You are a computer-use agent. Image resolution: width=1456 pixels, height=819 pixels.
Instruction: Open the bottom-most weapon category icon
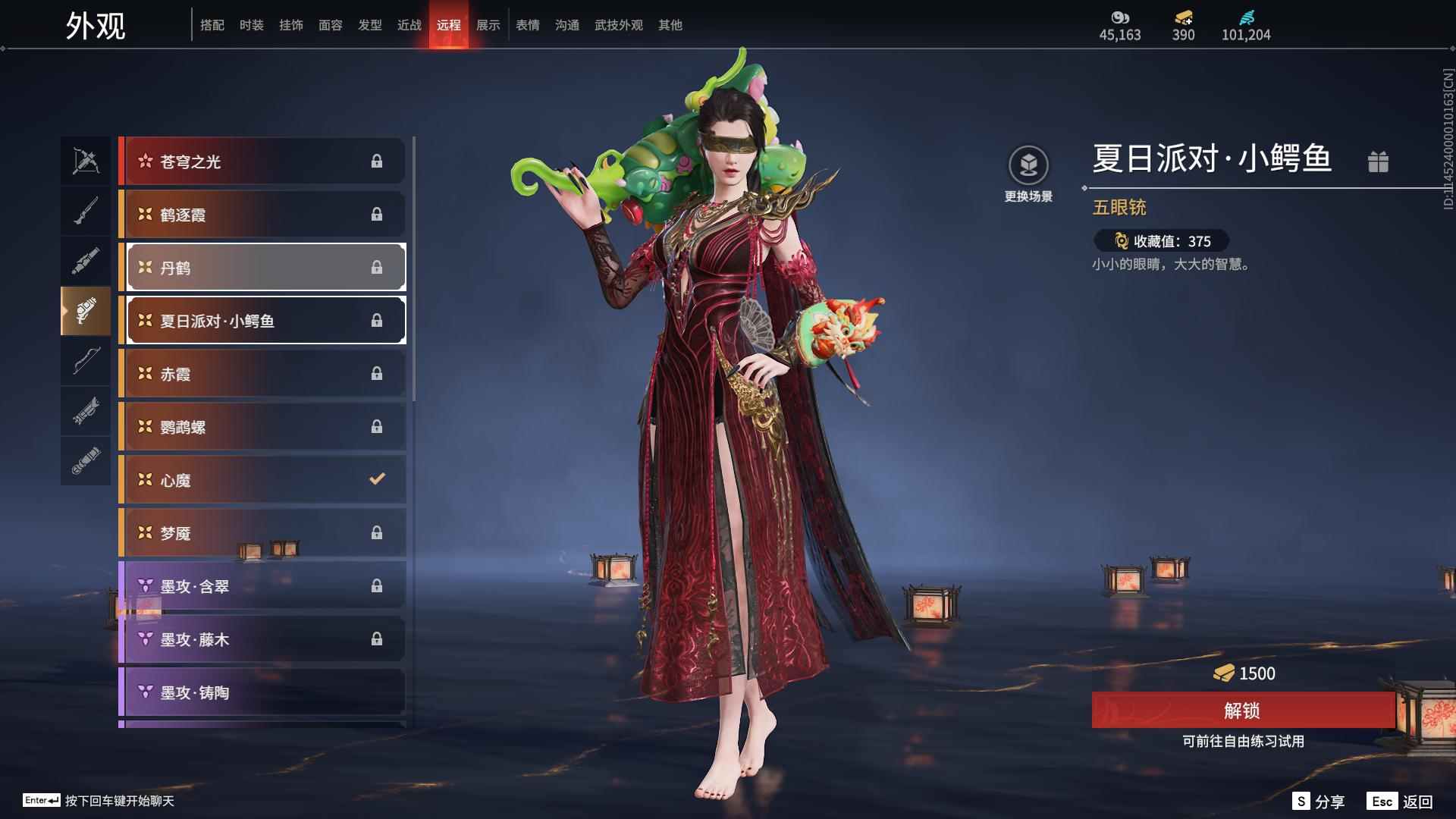click(x=86, y=460)
